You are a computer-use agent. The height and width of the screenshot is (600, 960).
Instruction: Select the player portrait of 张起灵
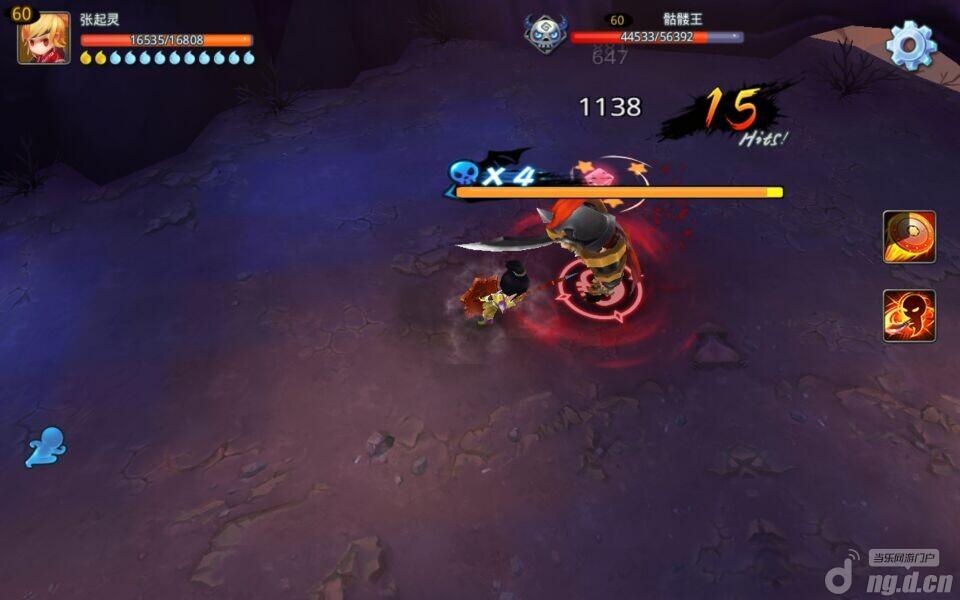(44, 39)
